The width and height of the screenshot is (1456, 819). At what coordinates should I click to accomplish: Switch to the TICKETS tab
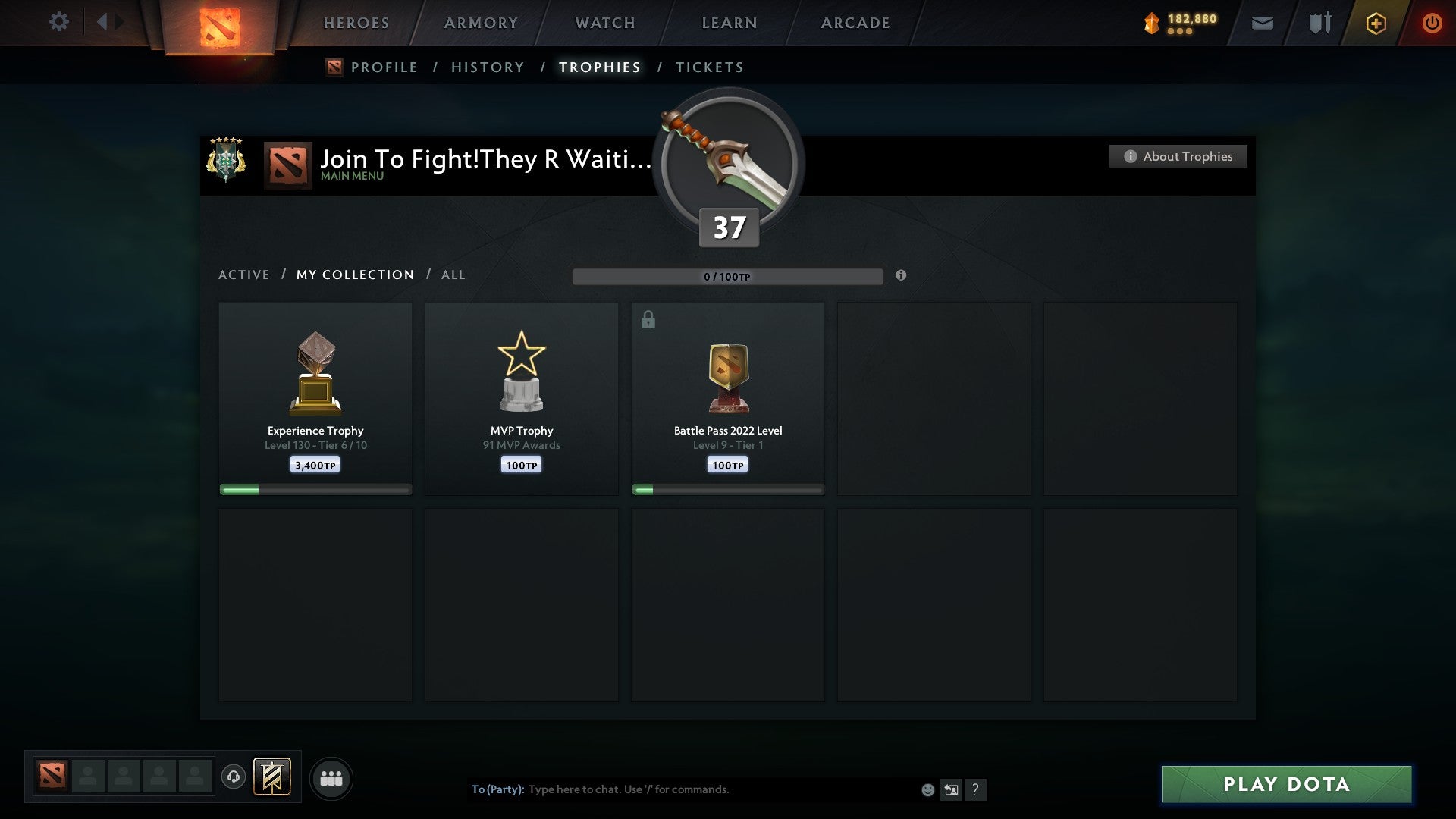tap(709, 67)
